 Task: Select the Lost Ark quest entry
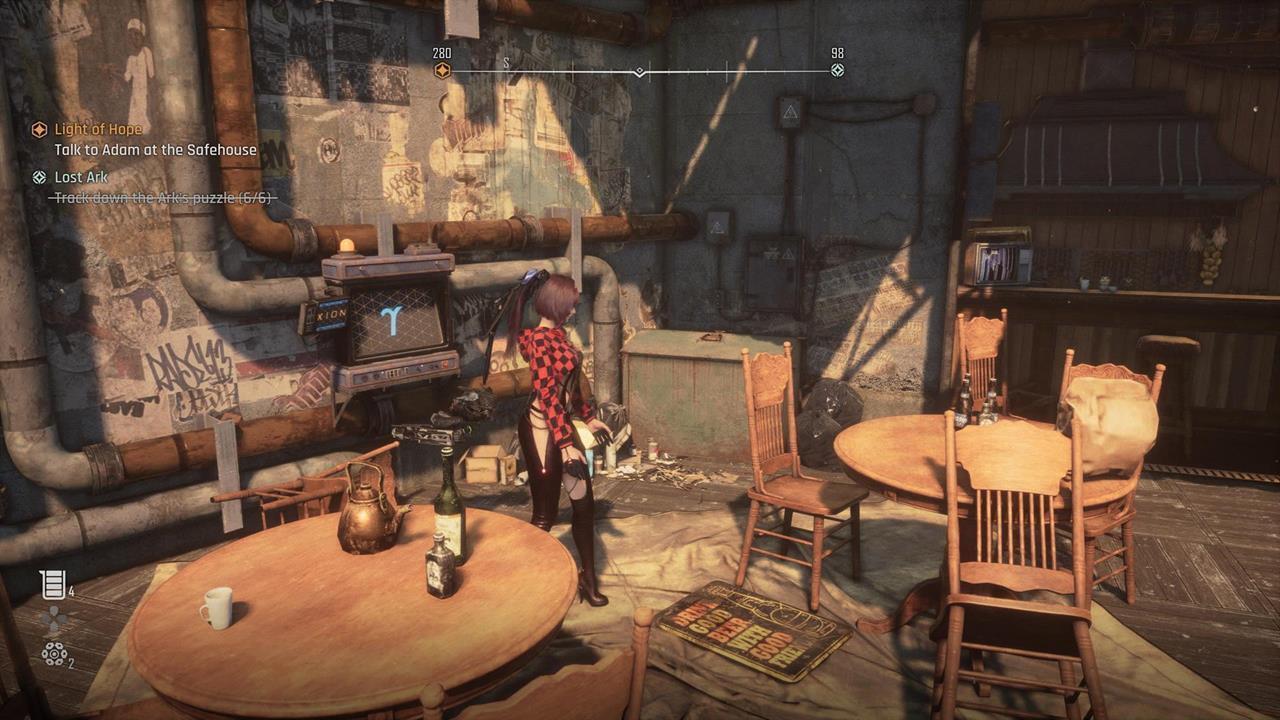click(81, 177)
